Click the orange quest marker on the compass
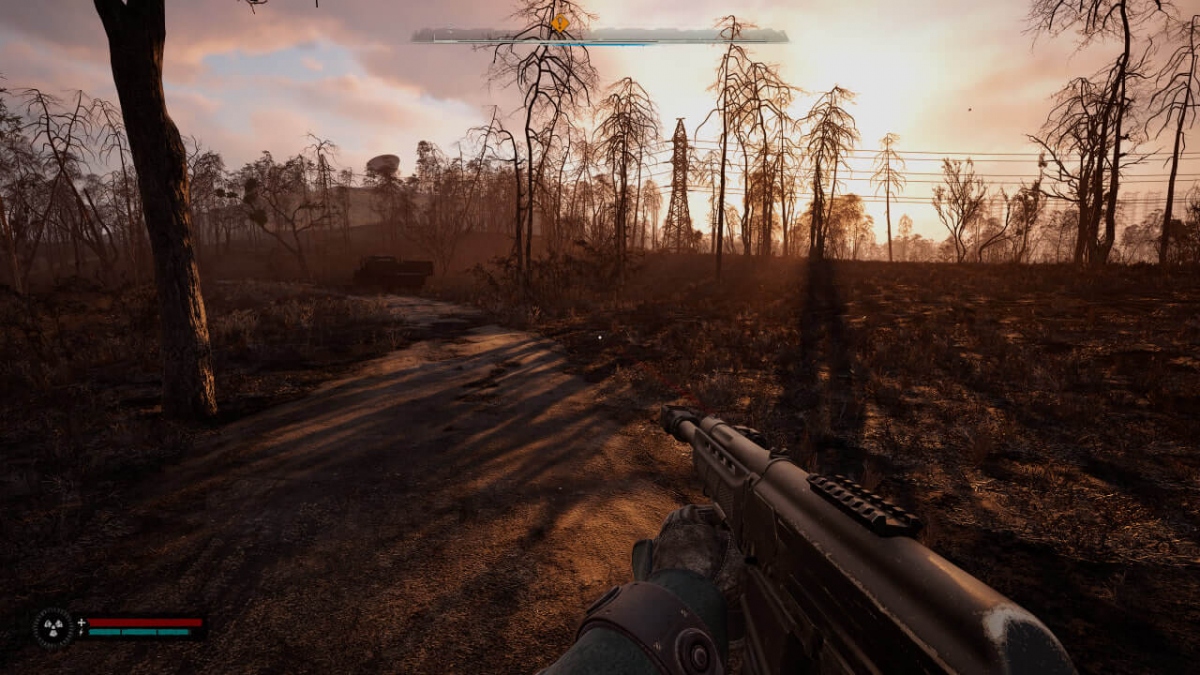The height and width of the screenshot is (675, 1200). point(561,22)
